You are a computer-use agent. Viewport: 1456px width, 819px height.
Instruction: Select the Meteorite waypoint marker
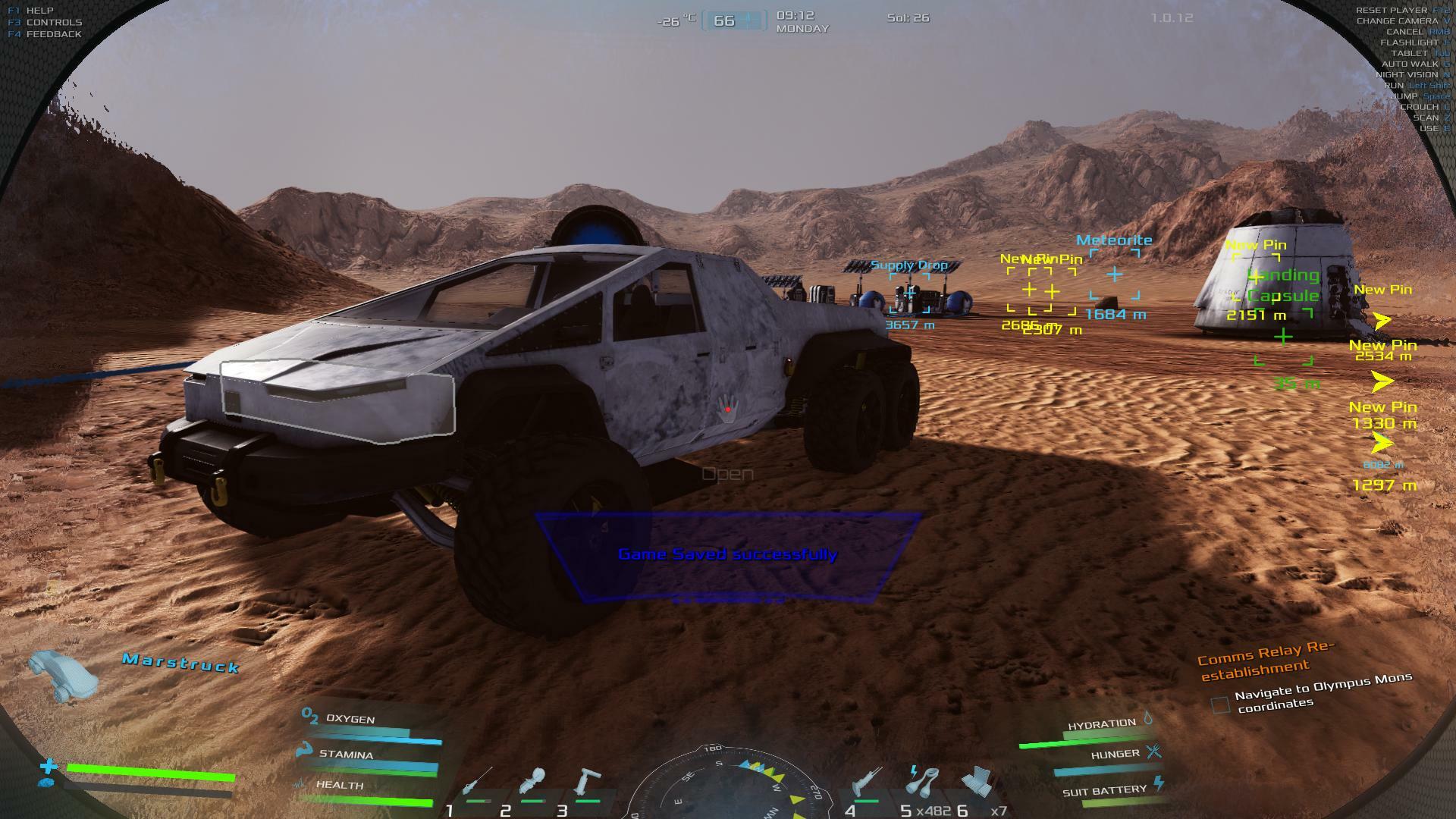click(x=1114, y=275)
